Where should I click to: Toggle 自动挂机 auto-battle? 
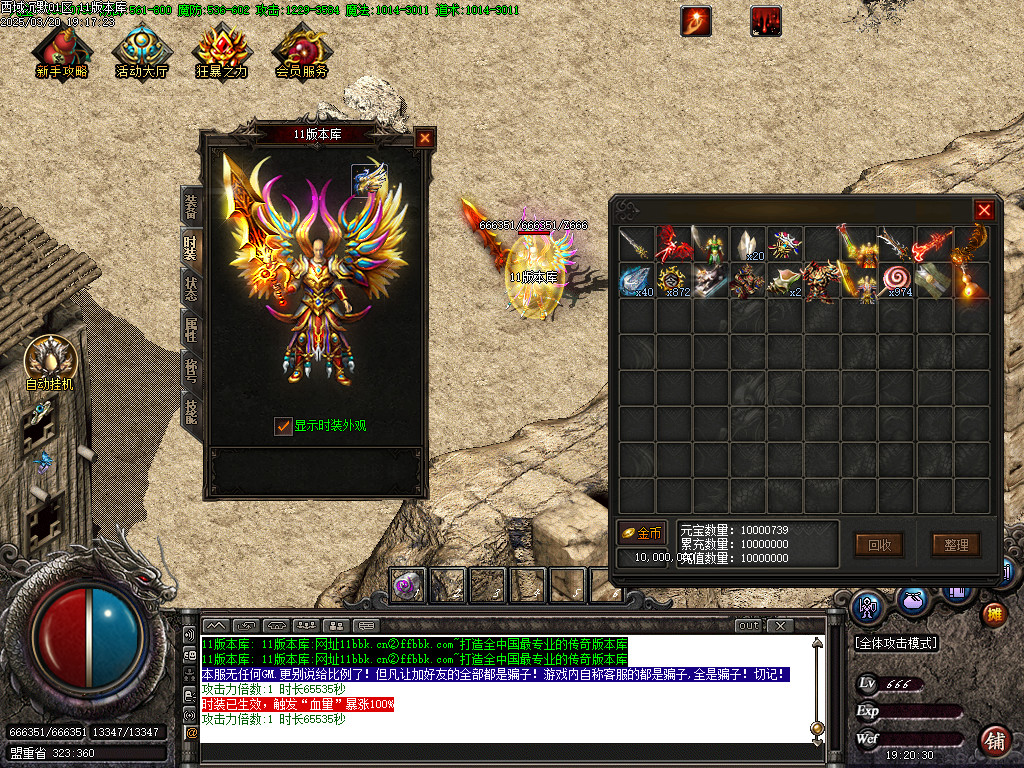49,362
